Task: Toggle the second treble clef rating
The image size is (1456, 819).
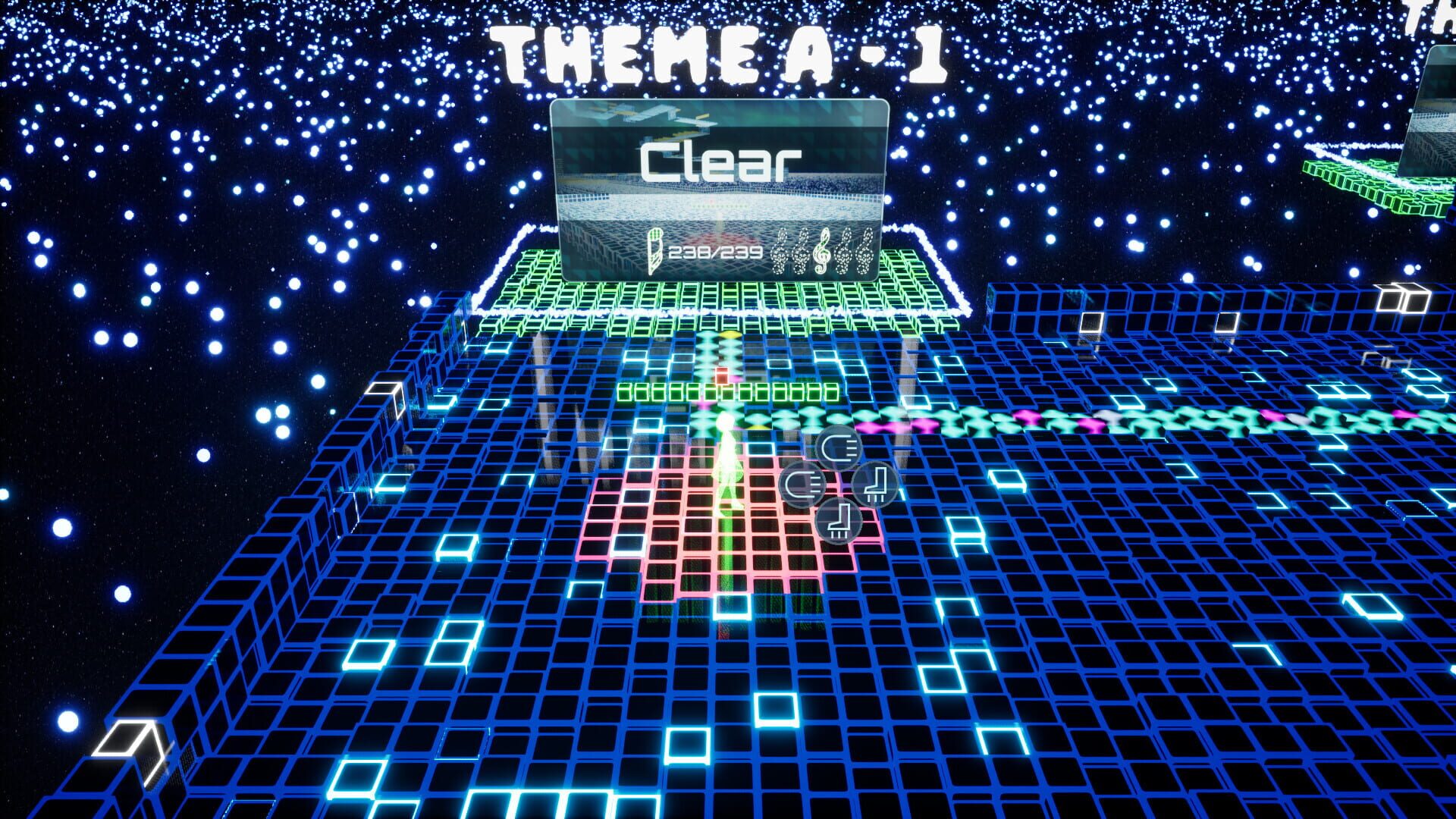Action: [x=802, y=252]
